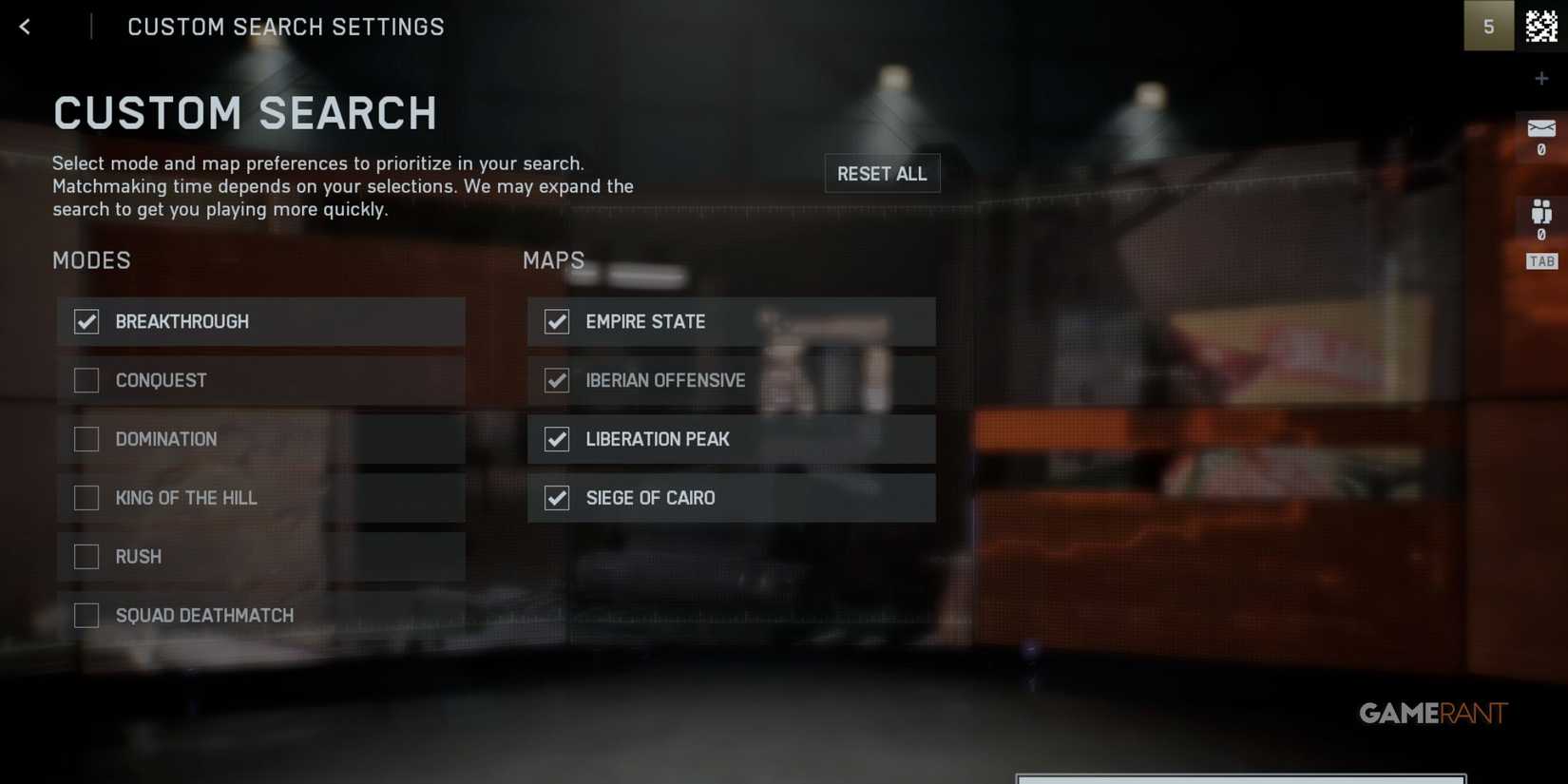Screen dimensions: 1568x784
Task: Click the add friend plus icon
Action: (x=1541, y=78)
